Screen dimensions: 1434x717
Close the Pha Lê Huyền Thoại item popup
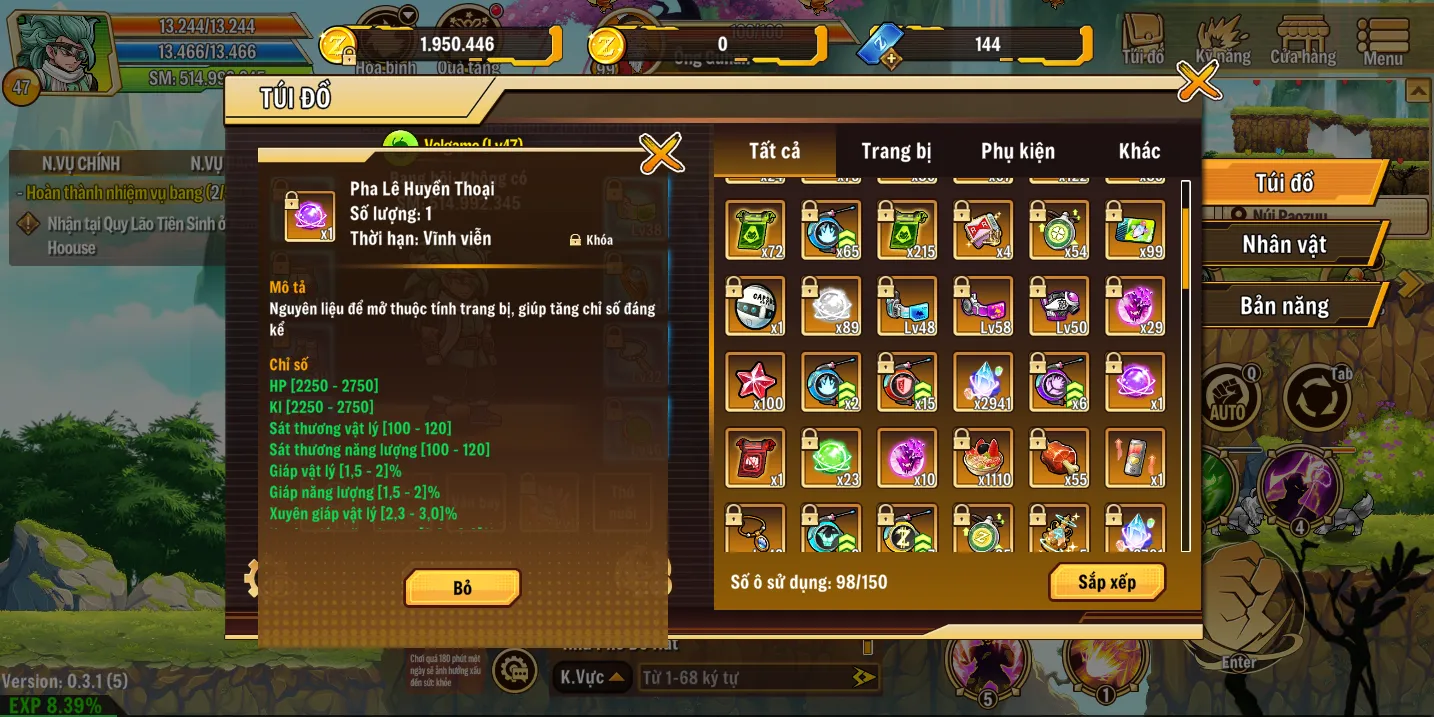(x=661, y=153)
